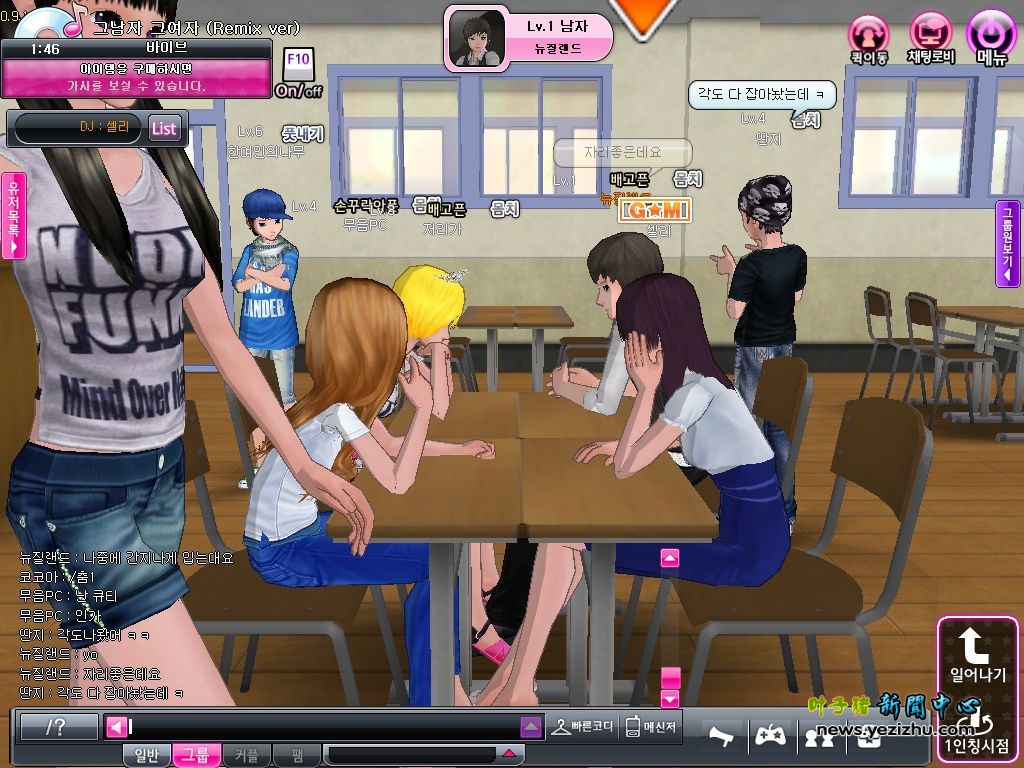
Task: Switch to the 일반 chat tab
Action: click(x=146, y=755)
